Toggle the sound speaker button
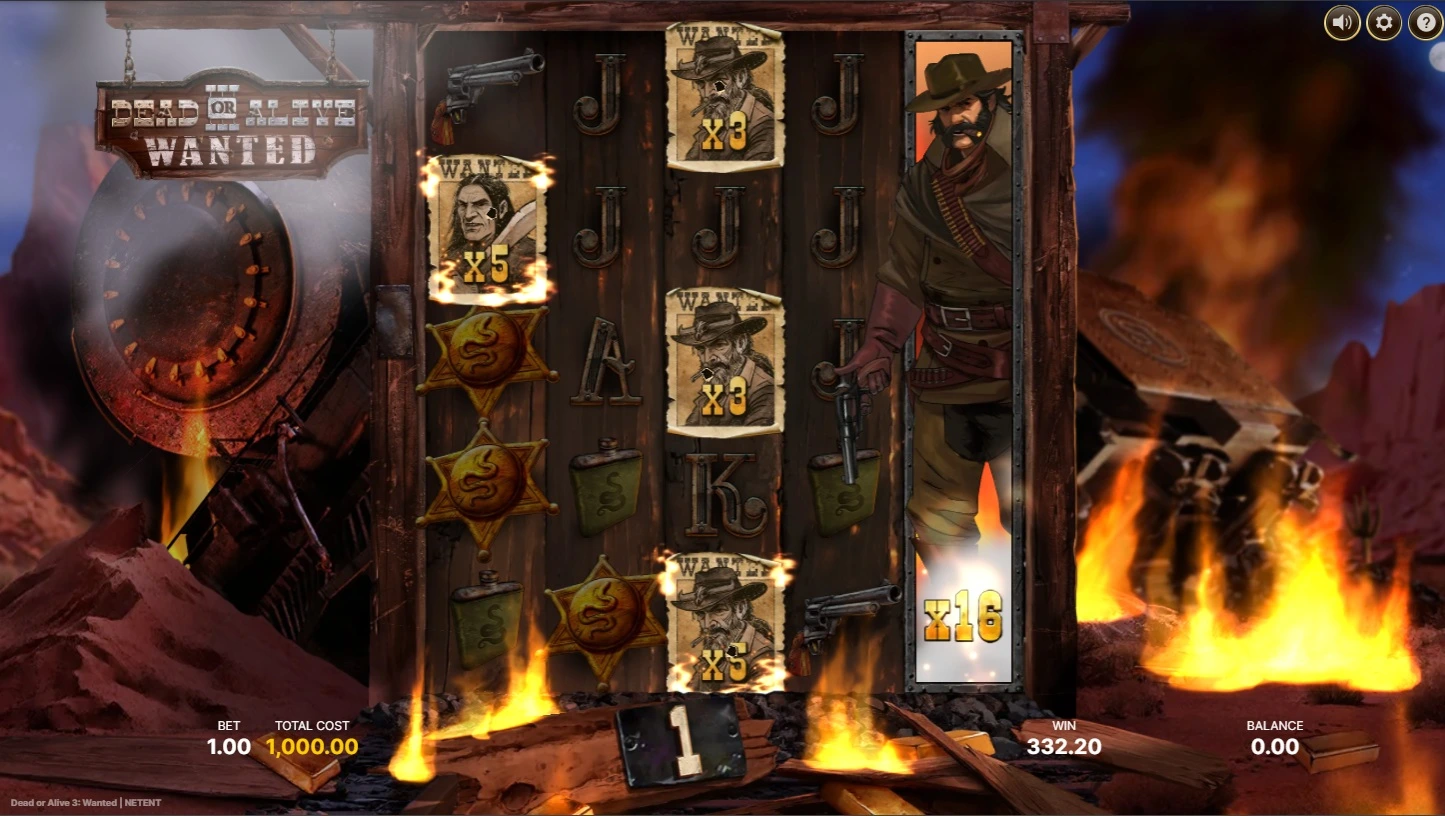1445x816 pixels. point(1342,23)
